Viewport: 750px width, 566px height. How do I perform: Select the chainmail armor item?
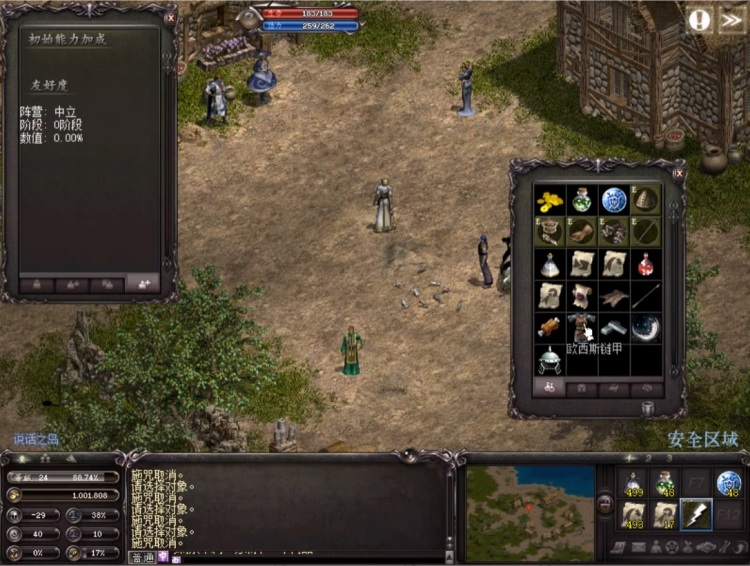[x=581, y=327]
